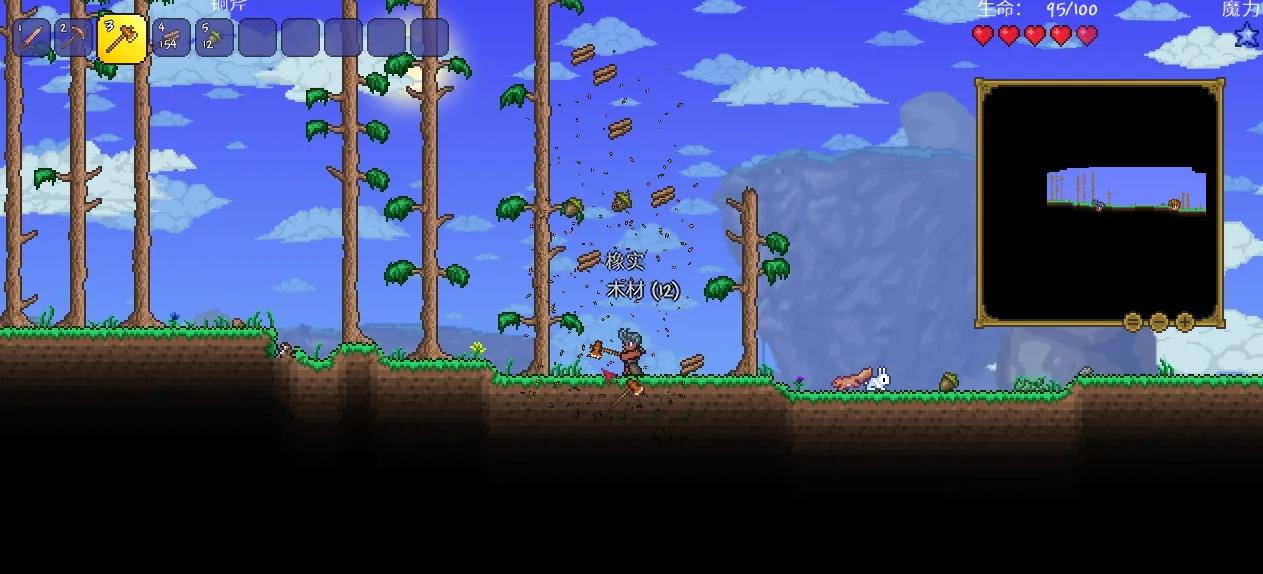
Task: Select the copper pickaxe hotbar slot
Action: tap(74, 38)
